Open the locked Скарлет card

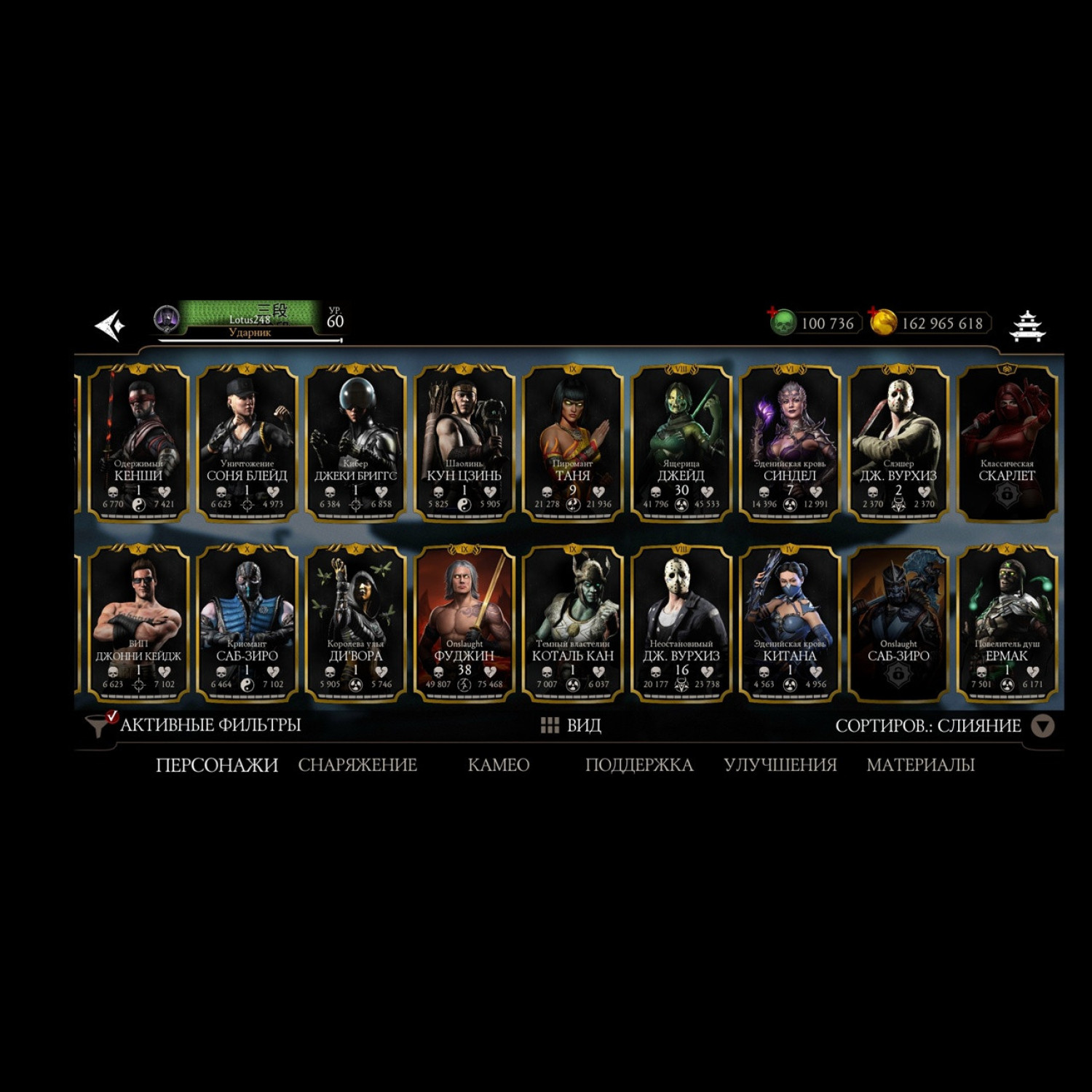coord(1006,443)
